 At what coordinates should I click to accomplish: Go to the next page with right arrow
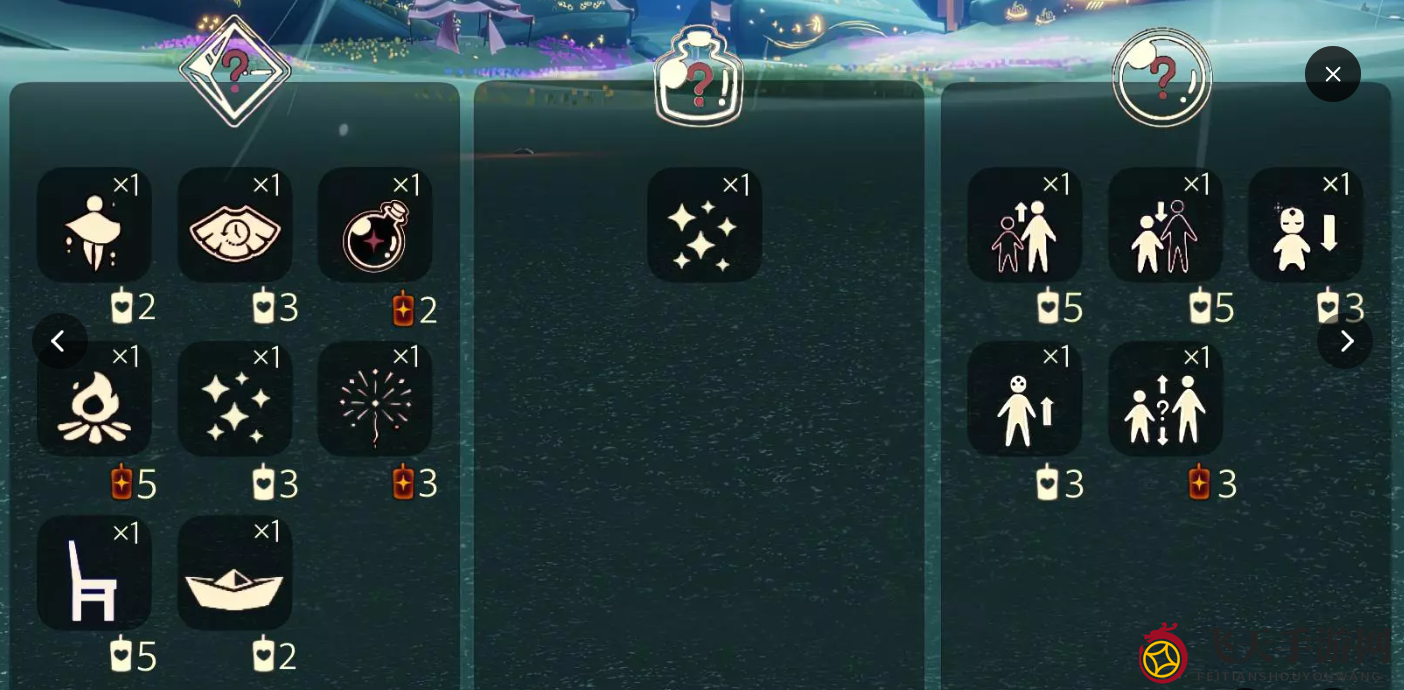coord(1345,341)
